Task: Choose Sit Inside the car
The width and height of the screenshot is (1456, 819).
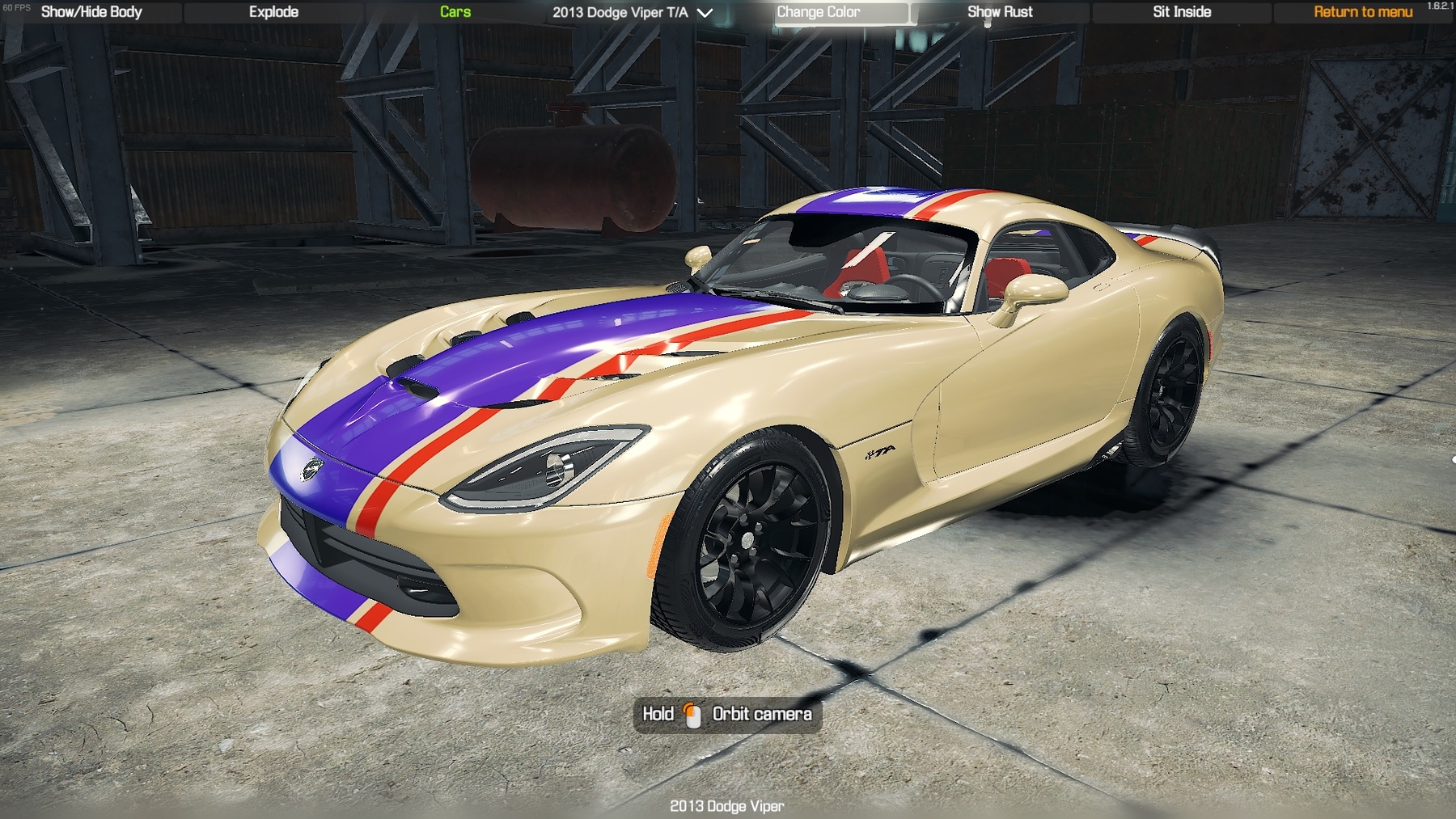Action: coord(1182,12)
